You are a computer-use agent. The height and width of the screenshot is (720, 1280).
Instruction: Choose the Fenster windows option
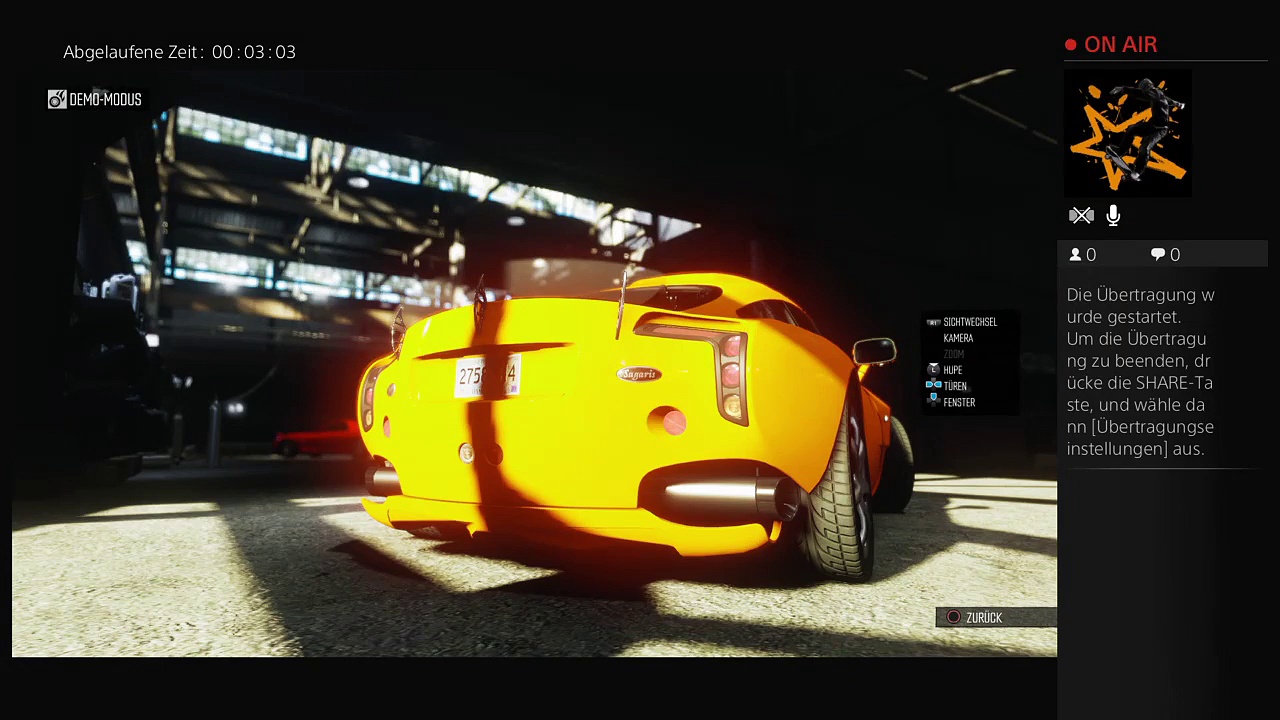pyautogui.click(x=958, y=402)
